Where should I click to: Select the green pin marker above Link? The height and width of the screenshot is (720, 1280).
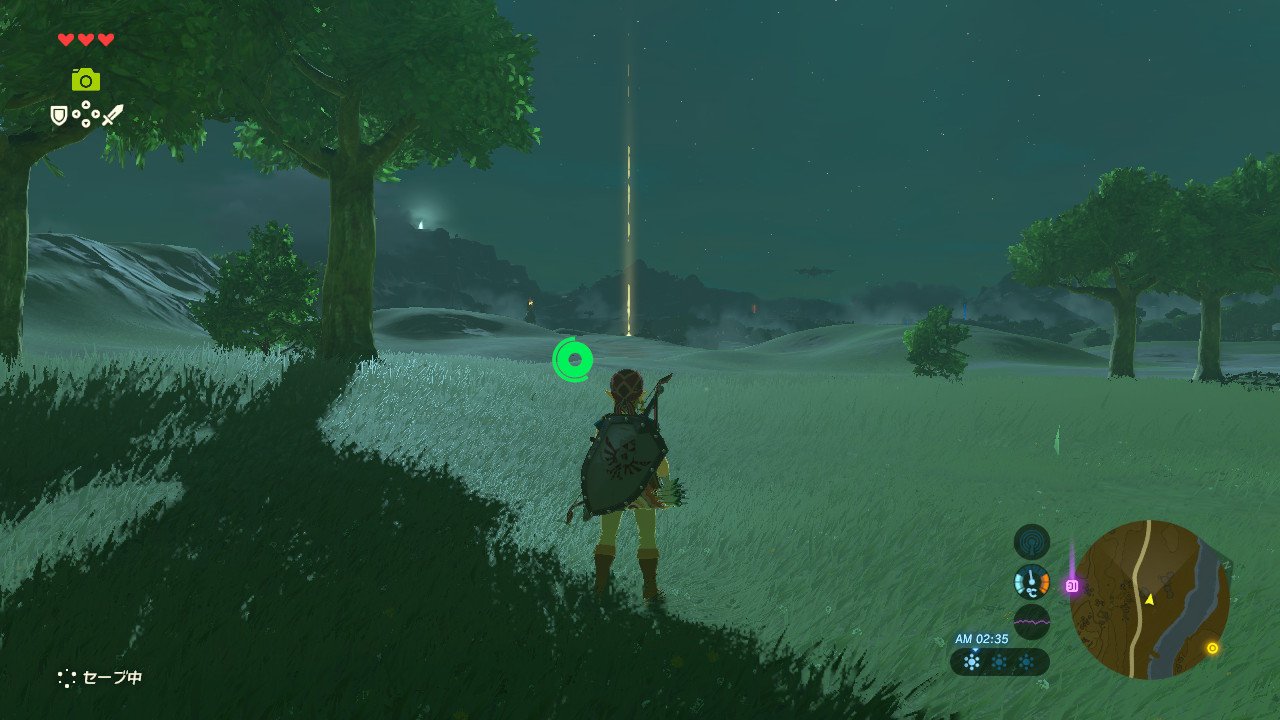573,359
